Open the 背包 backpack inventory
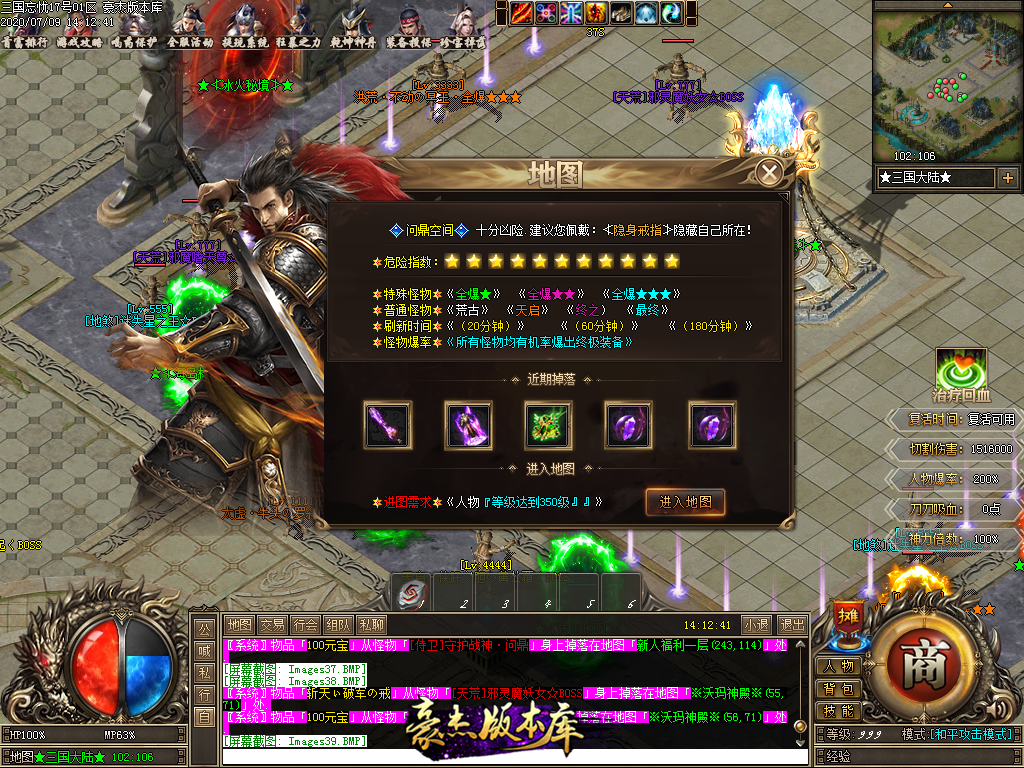This screenshot has height=768, width=1024. (840, 689)
